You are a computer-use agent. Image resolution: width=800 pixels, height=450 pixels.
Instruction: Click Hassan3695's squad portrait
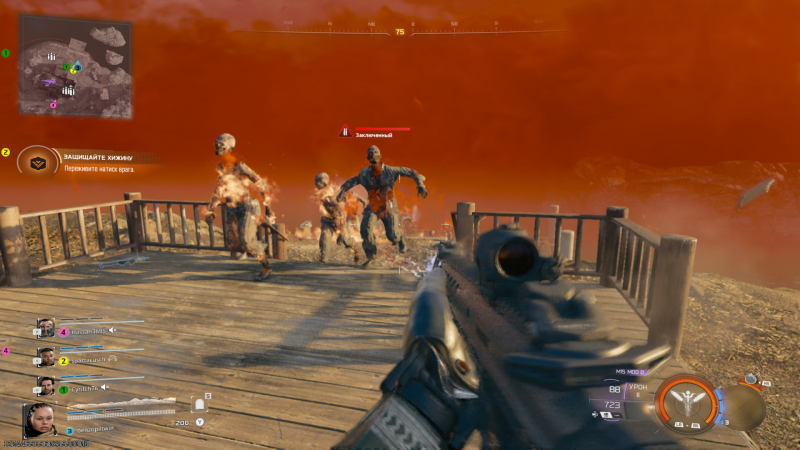[45, 328]
